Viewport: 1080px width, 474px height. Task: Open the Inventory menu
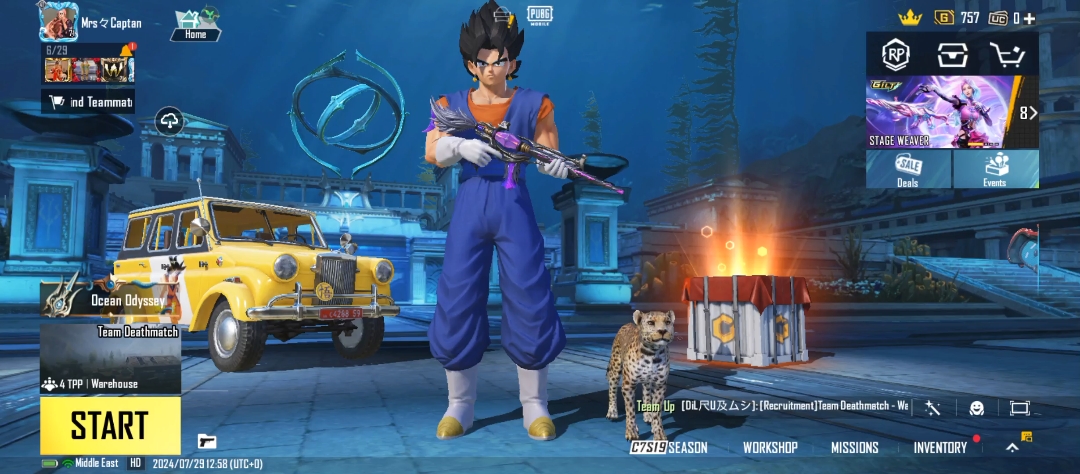click(x=940, y=447)
